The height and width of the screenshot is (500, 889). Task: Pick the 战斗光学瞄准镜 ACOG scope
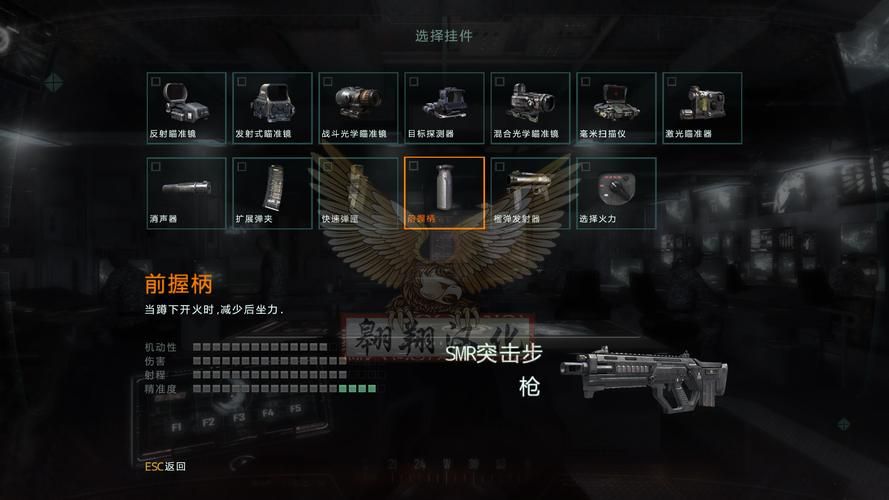coord(358,108)
